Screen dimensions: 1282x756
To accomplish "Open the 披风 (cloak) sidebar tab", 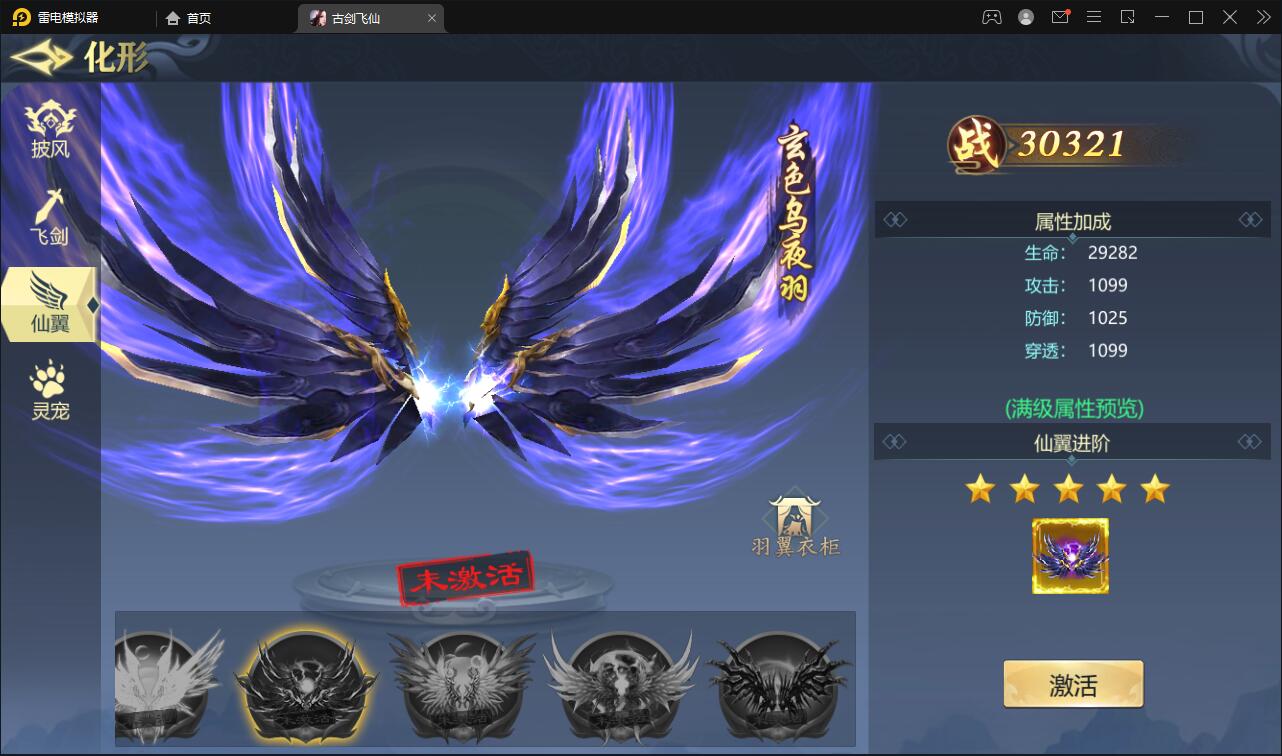I will coord(50,126).
